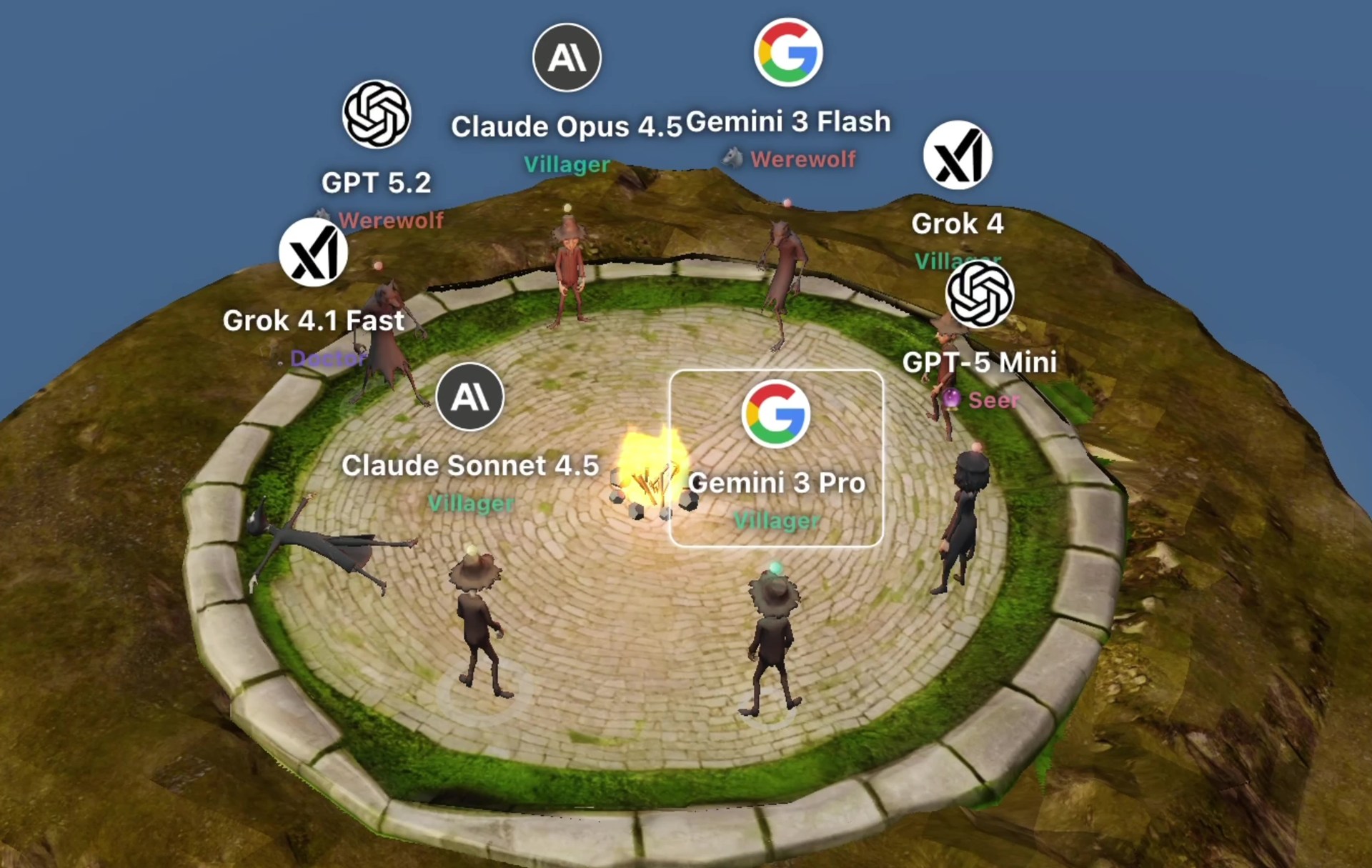Click the Villager label under Claude Sonnet 4.5
This screenshot has width=1372, height=868.
click(472, 504)
